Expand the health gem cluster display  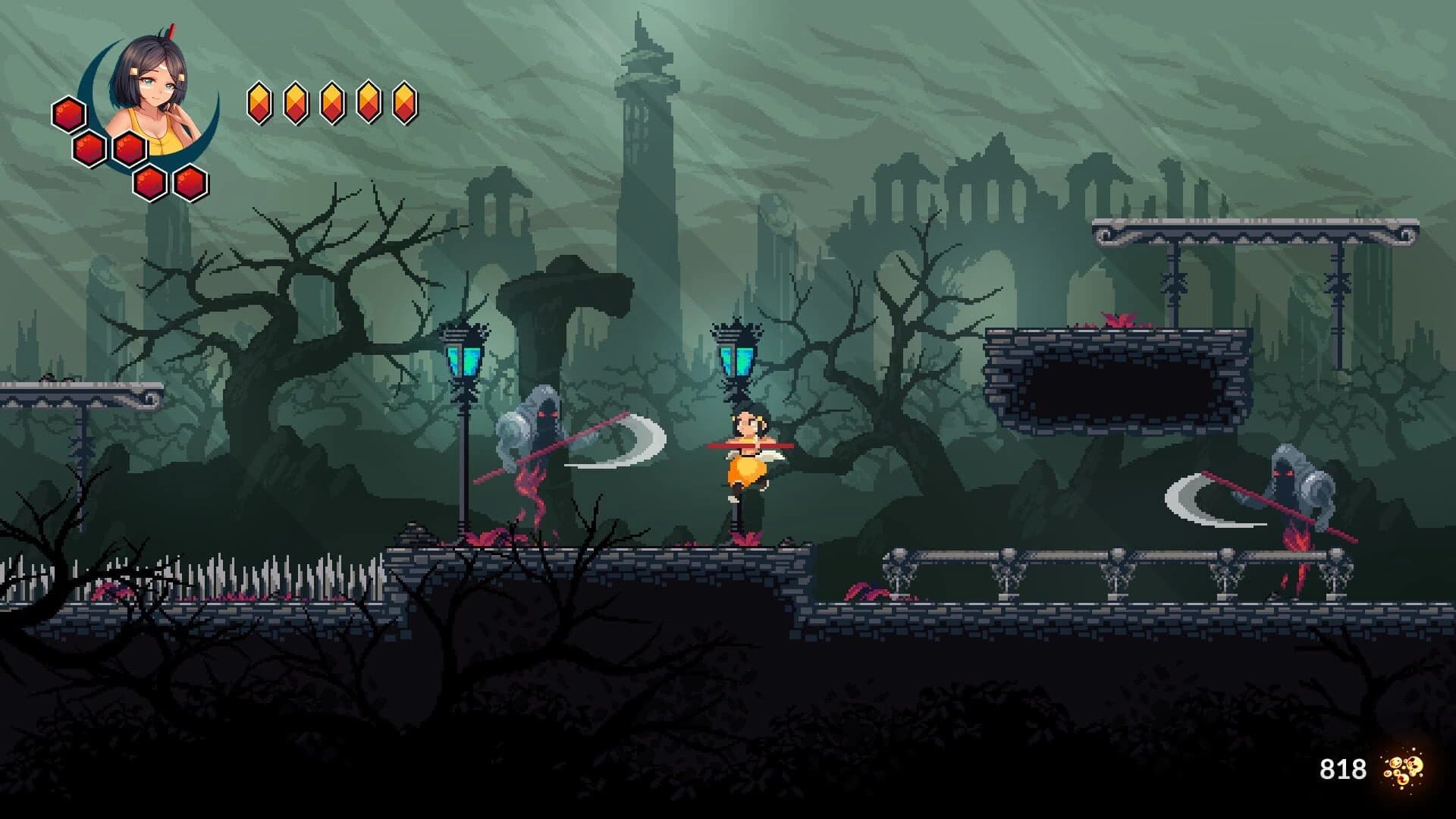tap(129, 148)
